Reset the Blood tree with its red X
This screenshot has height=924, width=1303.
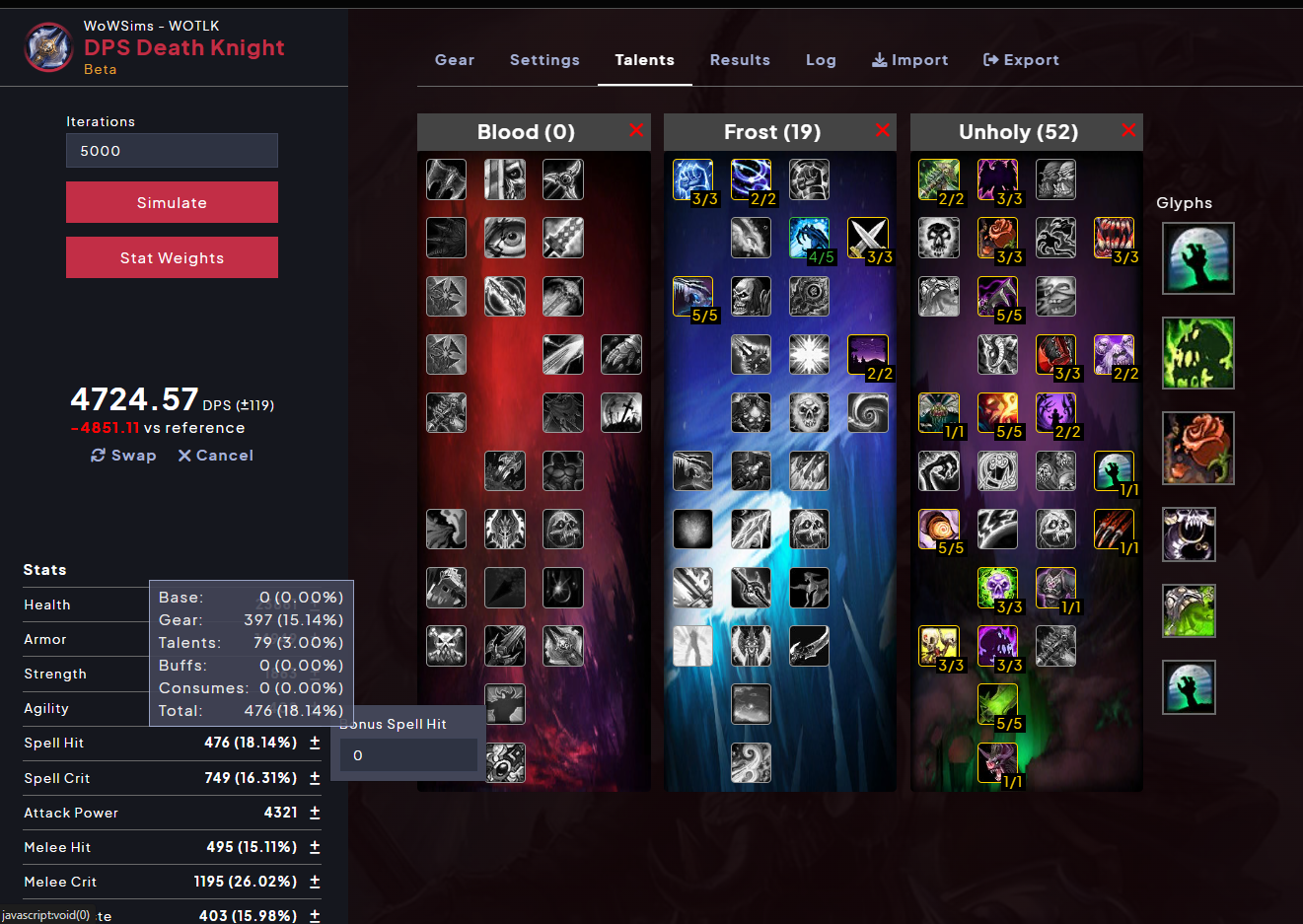click(636, 130)
